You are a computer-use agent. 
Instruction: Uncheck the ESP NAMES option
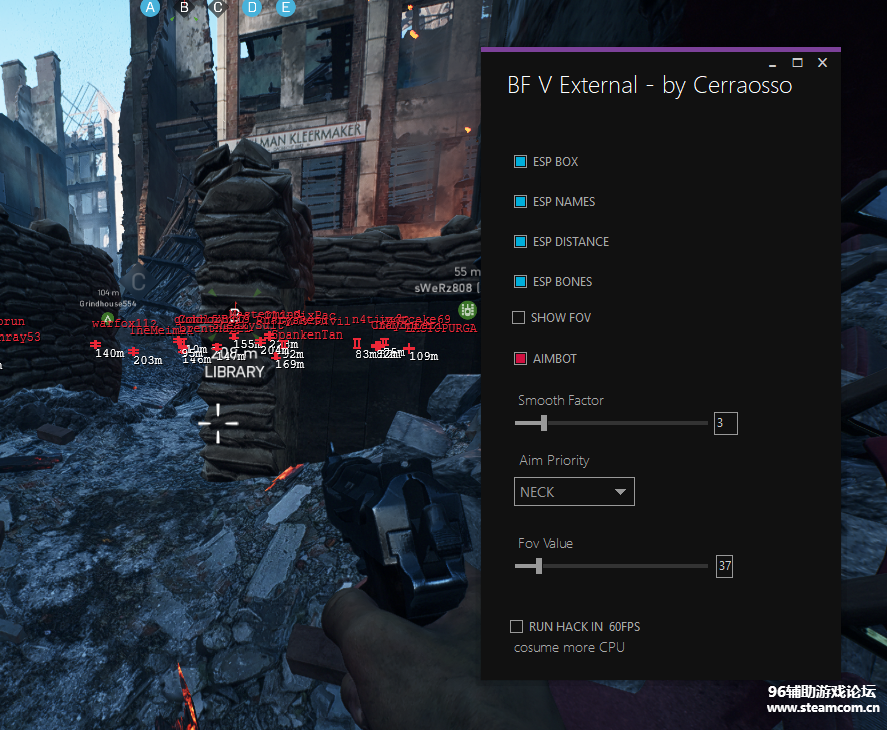520,202
